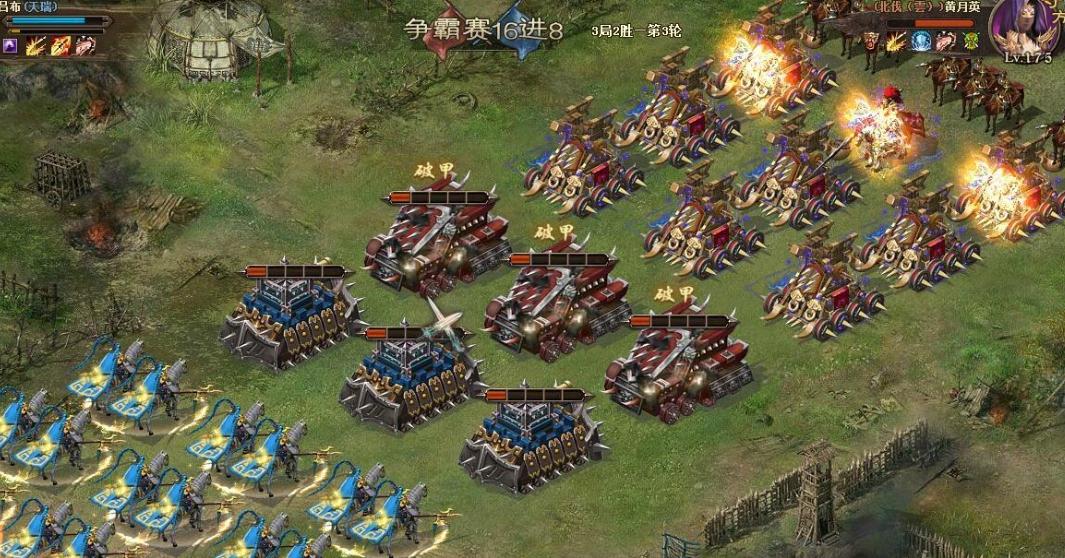This screenshot has height=558, width=1065.
Task: Click Lü Bu's purple skill icon
Action: (x=11, y=45)
